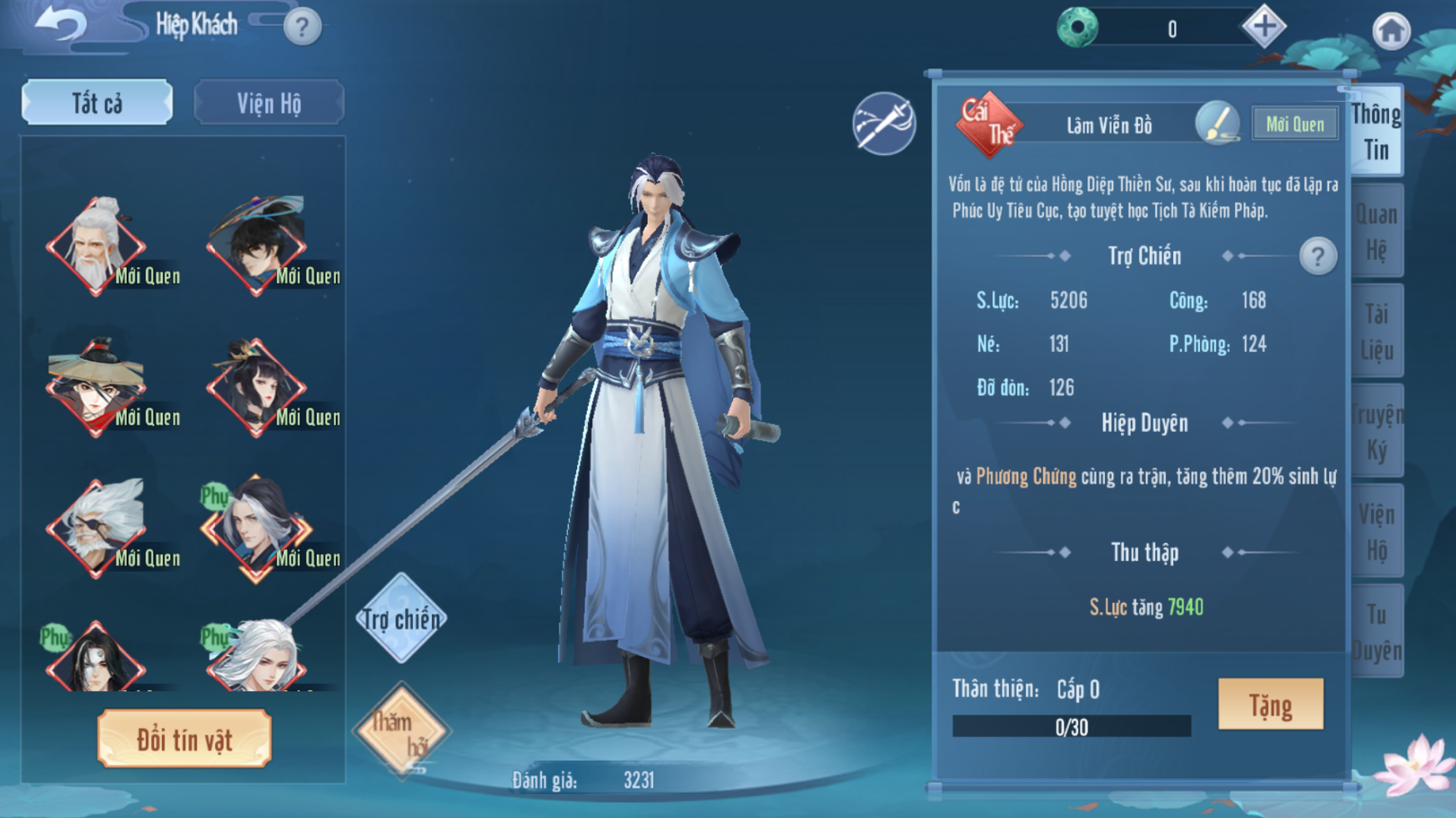
Task: Switch to the Tất cả tab
Action: pos(98,103)
